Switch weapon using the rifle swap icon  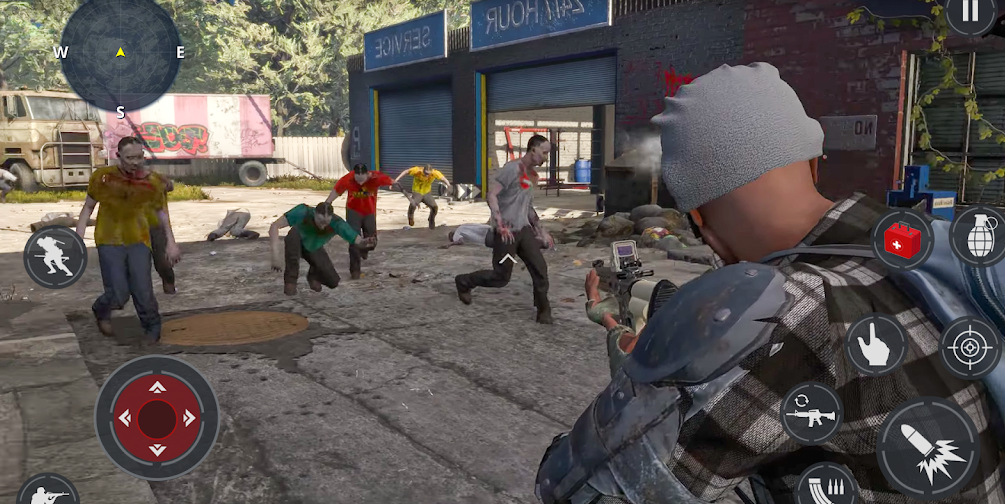[811, 412]
